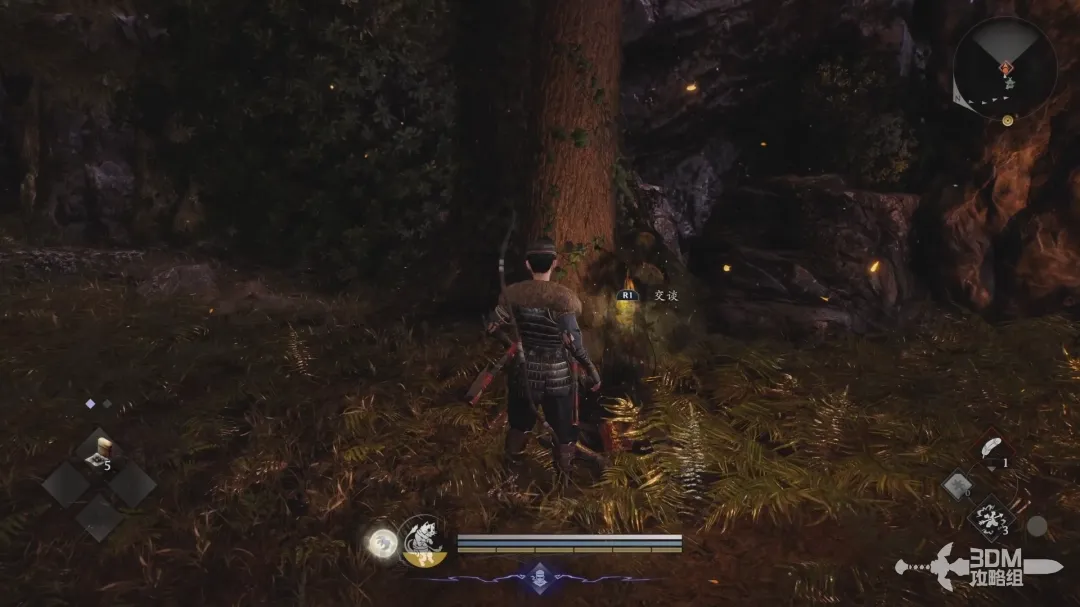Screen dimensions: 1080x607
Task: Select the elixir cup quick item slot
Action: pyautogui.click(x=98, y=452)
